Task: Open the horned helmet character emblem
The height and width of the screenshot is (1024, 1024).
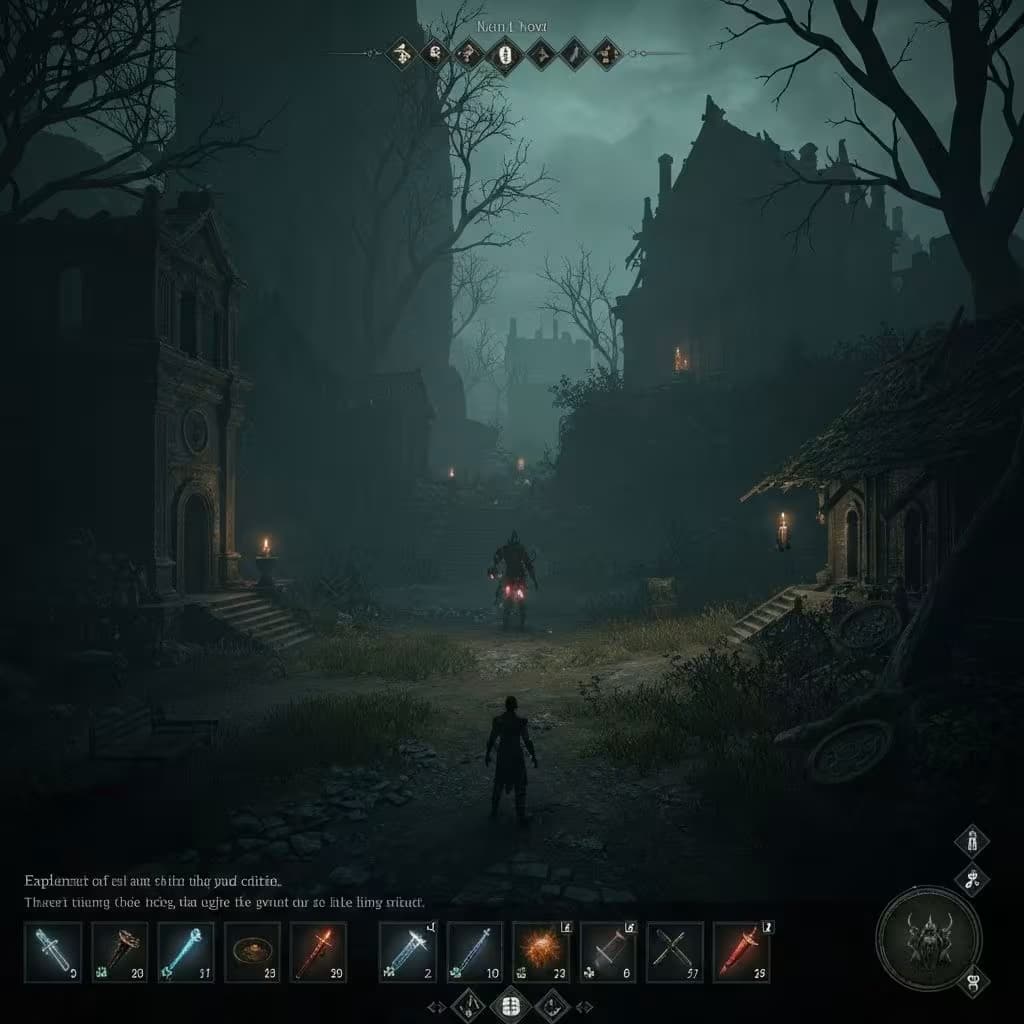Action: point(928,937)
